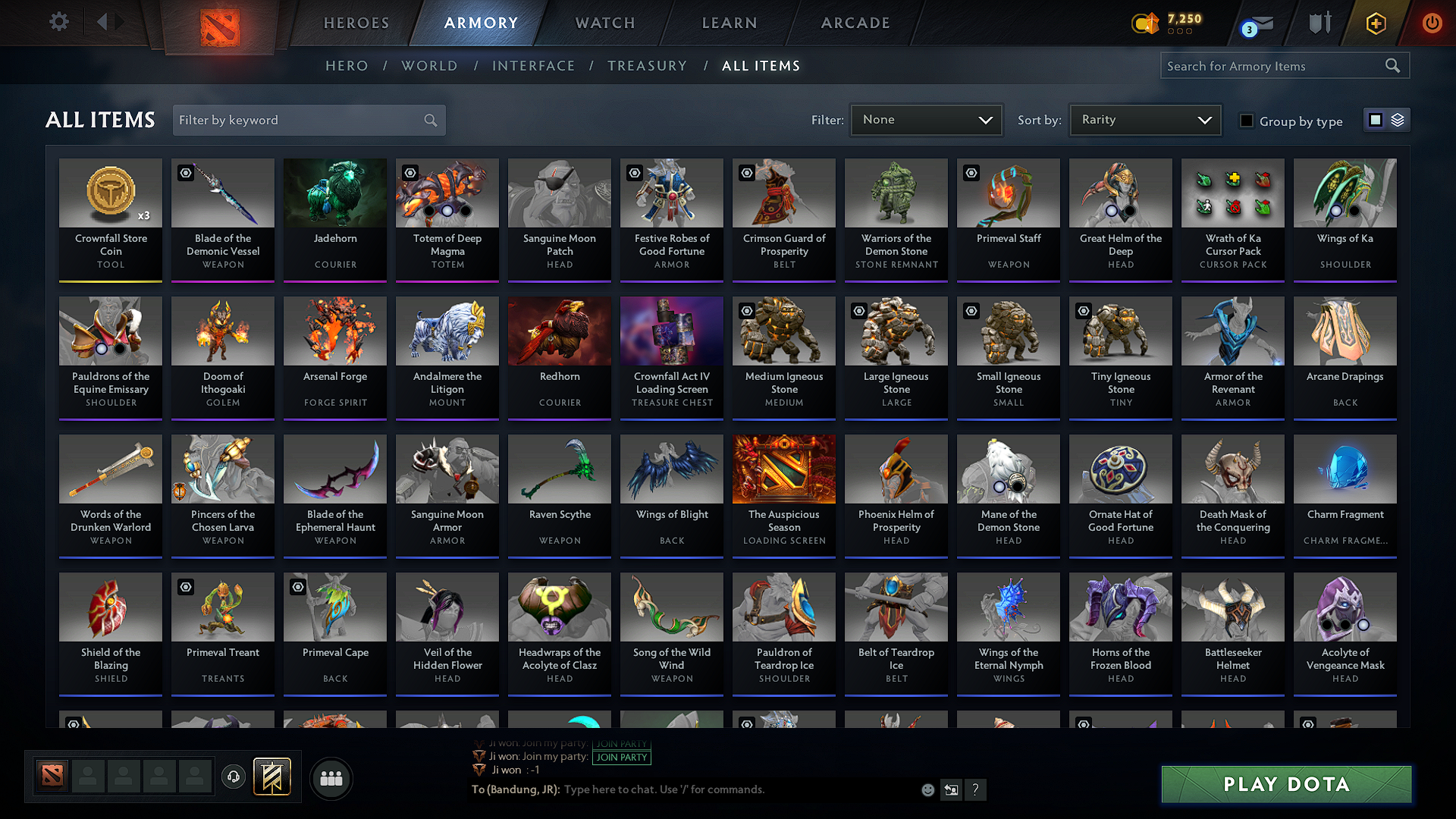Enable the Group by type checkbox

pos(1247,120)
